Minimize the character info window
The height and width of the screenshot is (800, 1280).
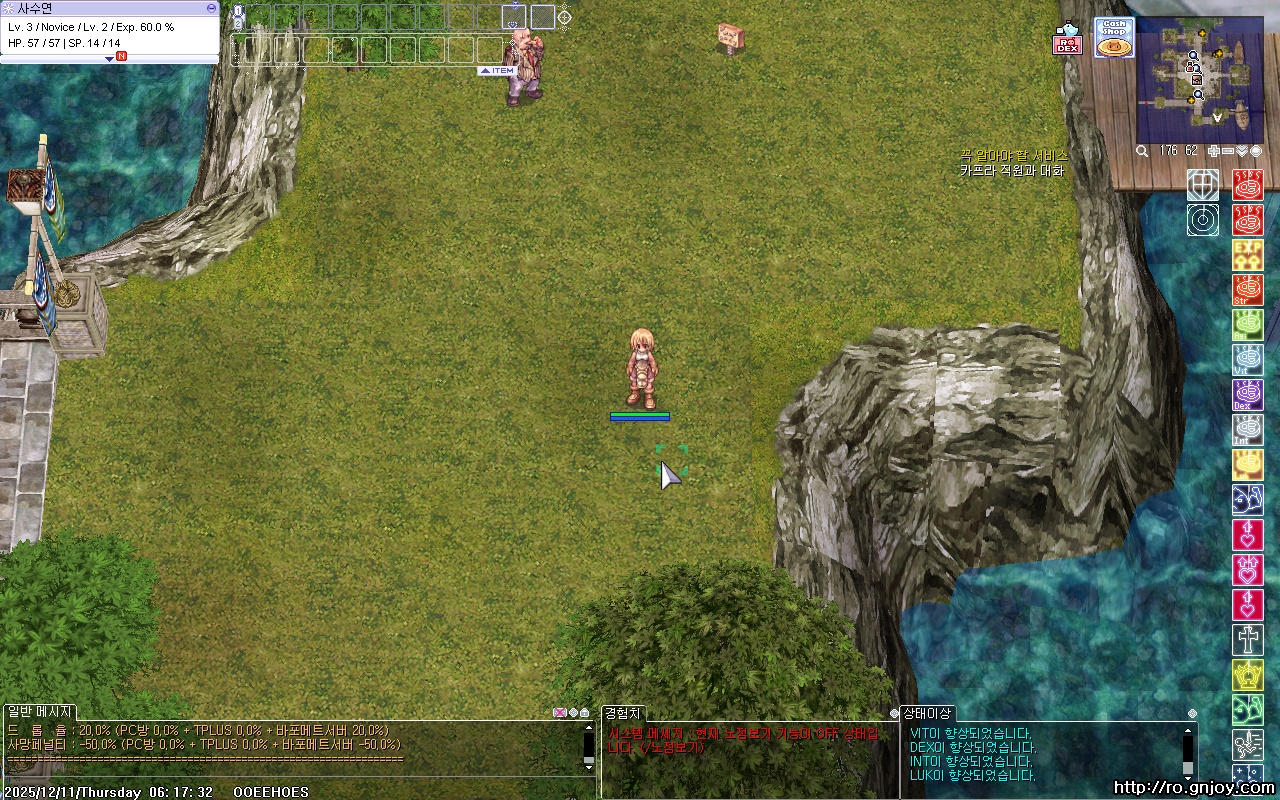pos(211,7)
